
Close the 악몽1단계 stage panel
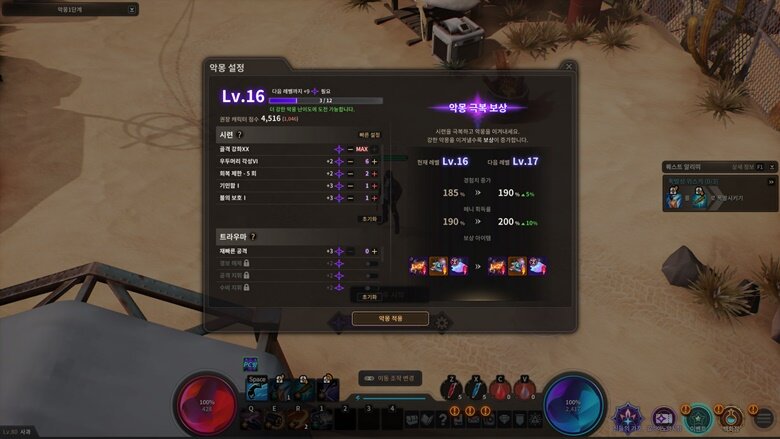[x=132, y=9]
